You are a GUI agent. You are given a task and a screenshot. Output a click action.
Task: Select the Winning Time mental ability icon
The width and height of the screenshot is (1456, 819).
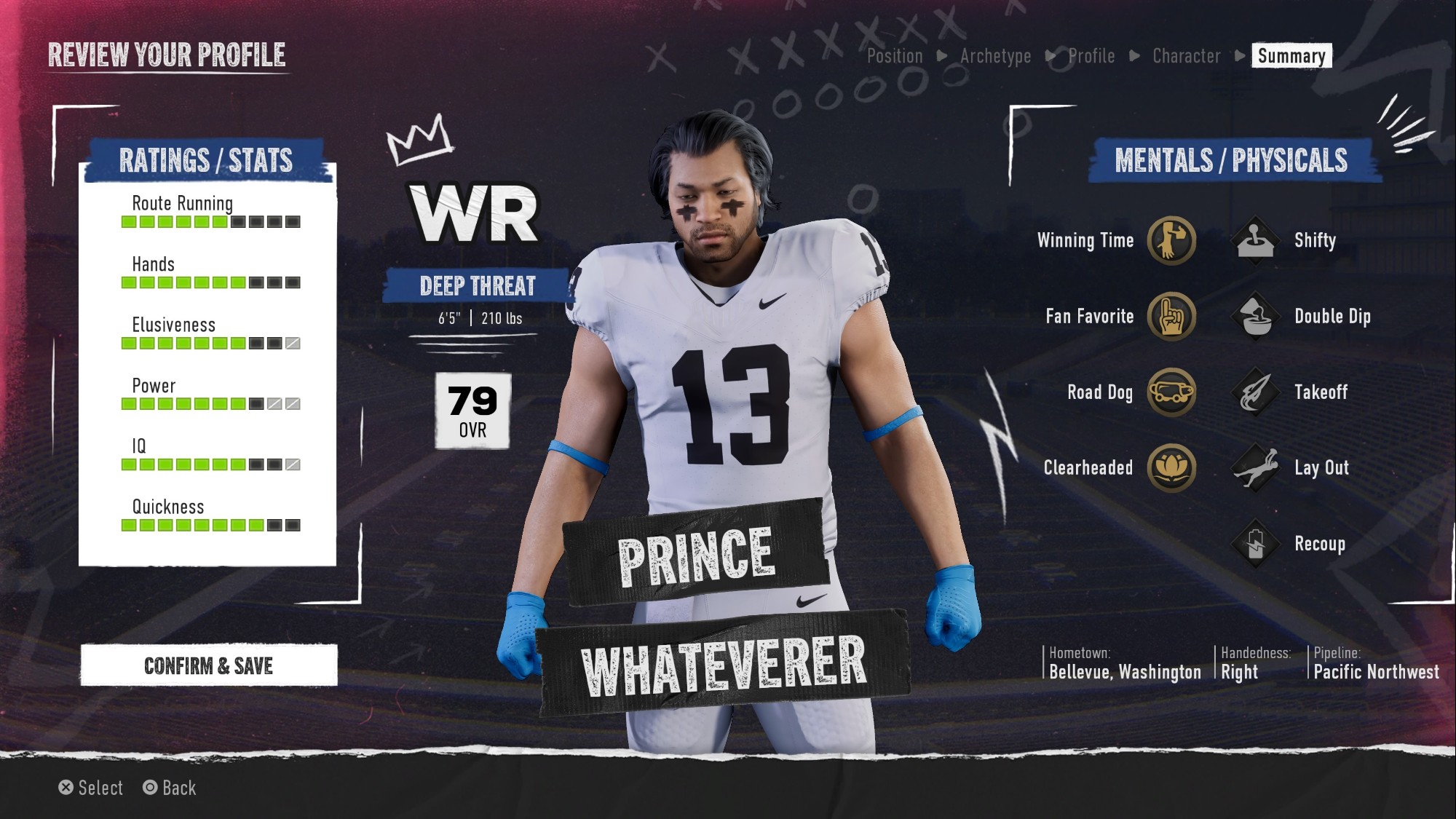pos(1171,240)
